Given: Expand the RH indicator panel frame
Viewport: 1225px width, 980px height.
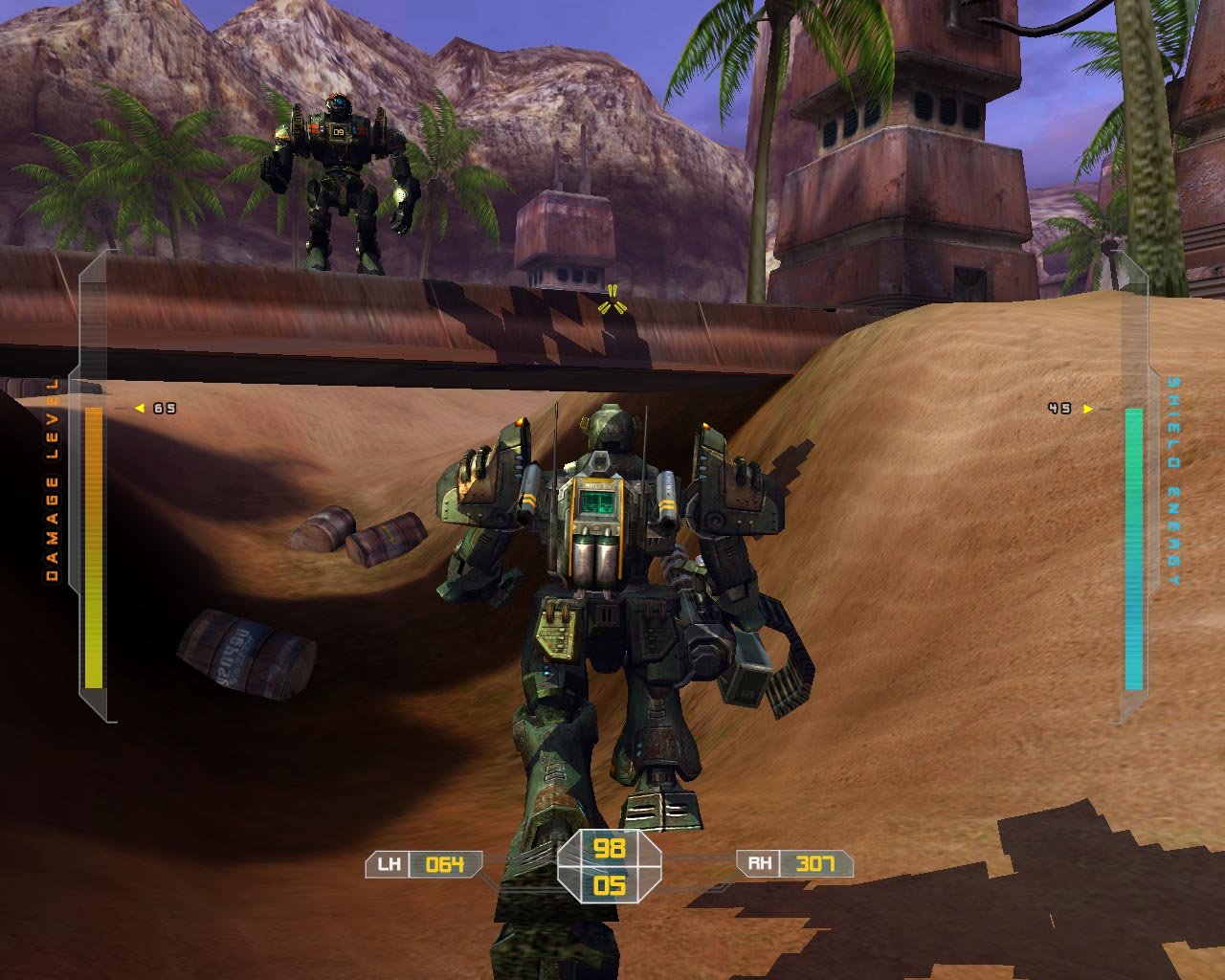Looking at the screenshot, I should (x=794, y=862).
